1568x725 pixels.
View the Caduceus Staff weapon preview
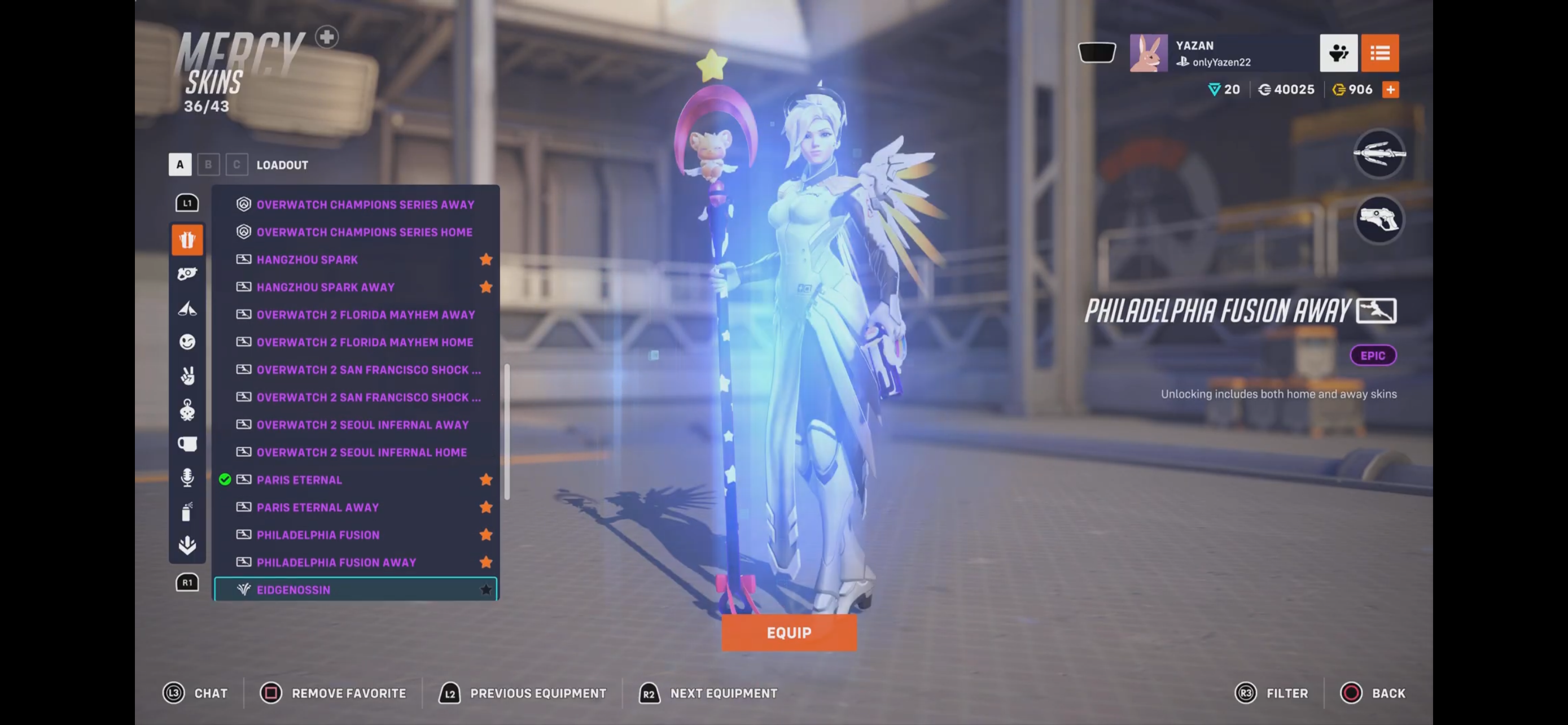coord(1379,154)
